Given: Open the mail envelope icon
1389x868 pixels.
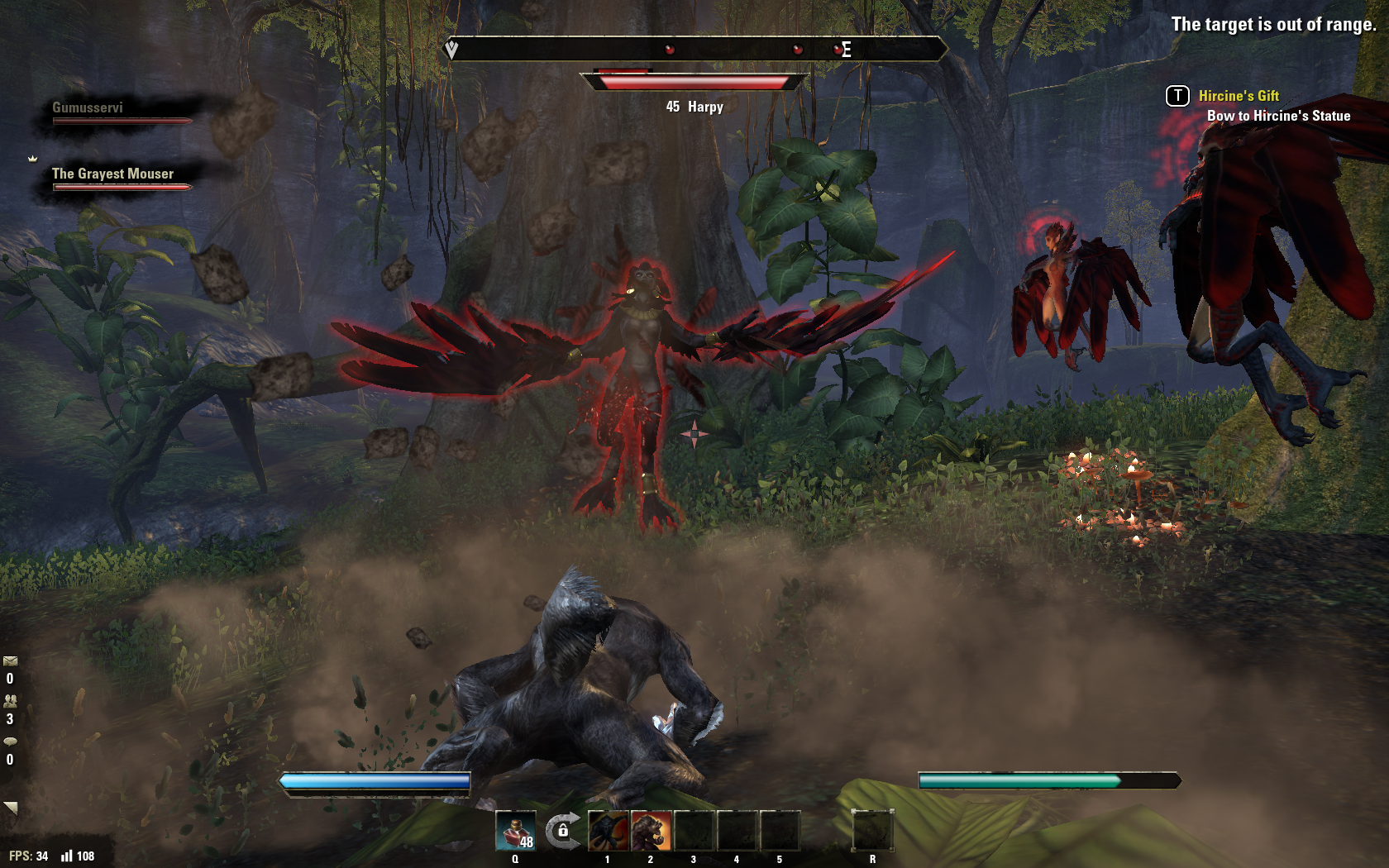Looking at the screenshot, I should pos(10,661).
